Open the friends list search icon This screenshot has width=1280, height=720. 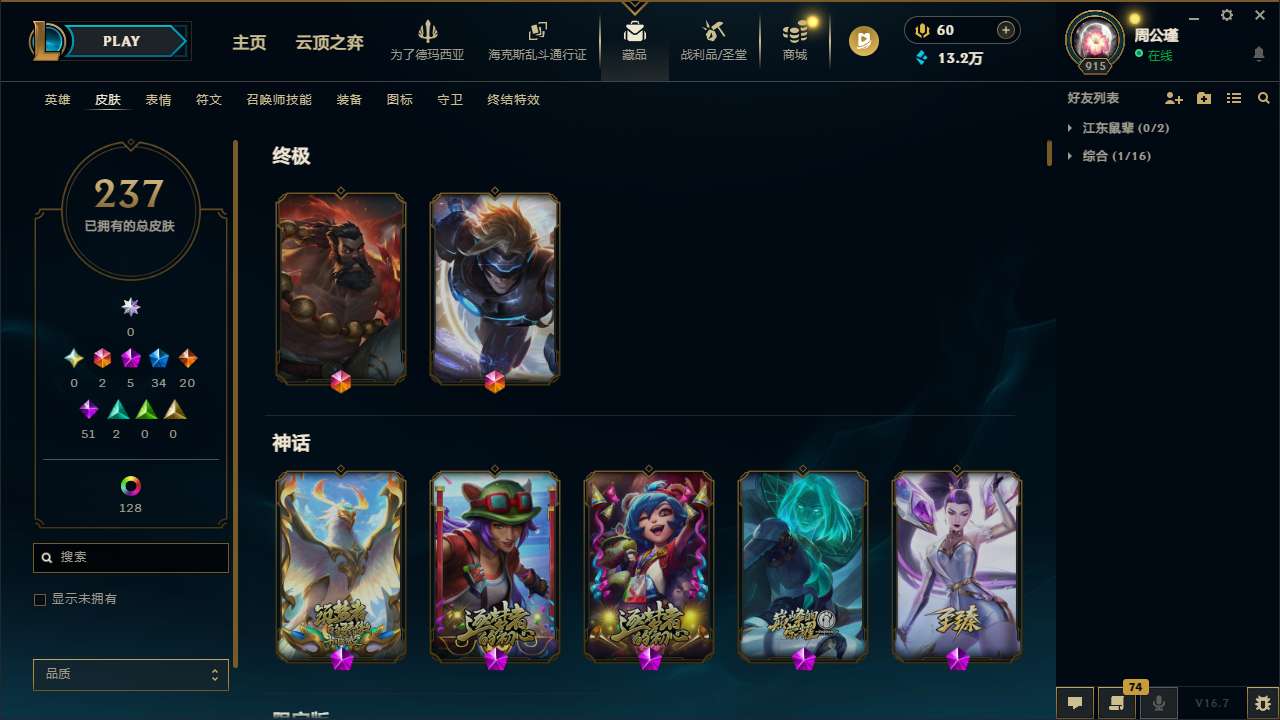pyautogui.click(x=1264, y=98)
